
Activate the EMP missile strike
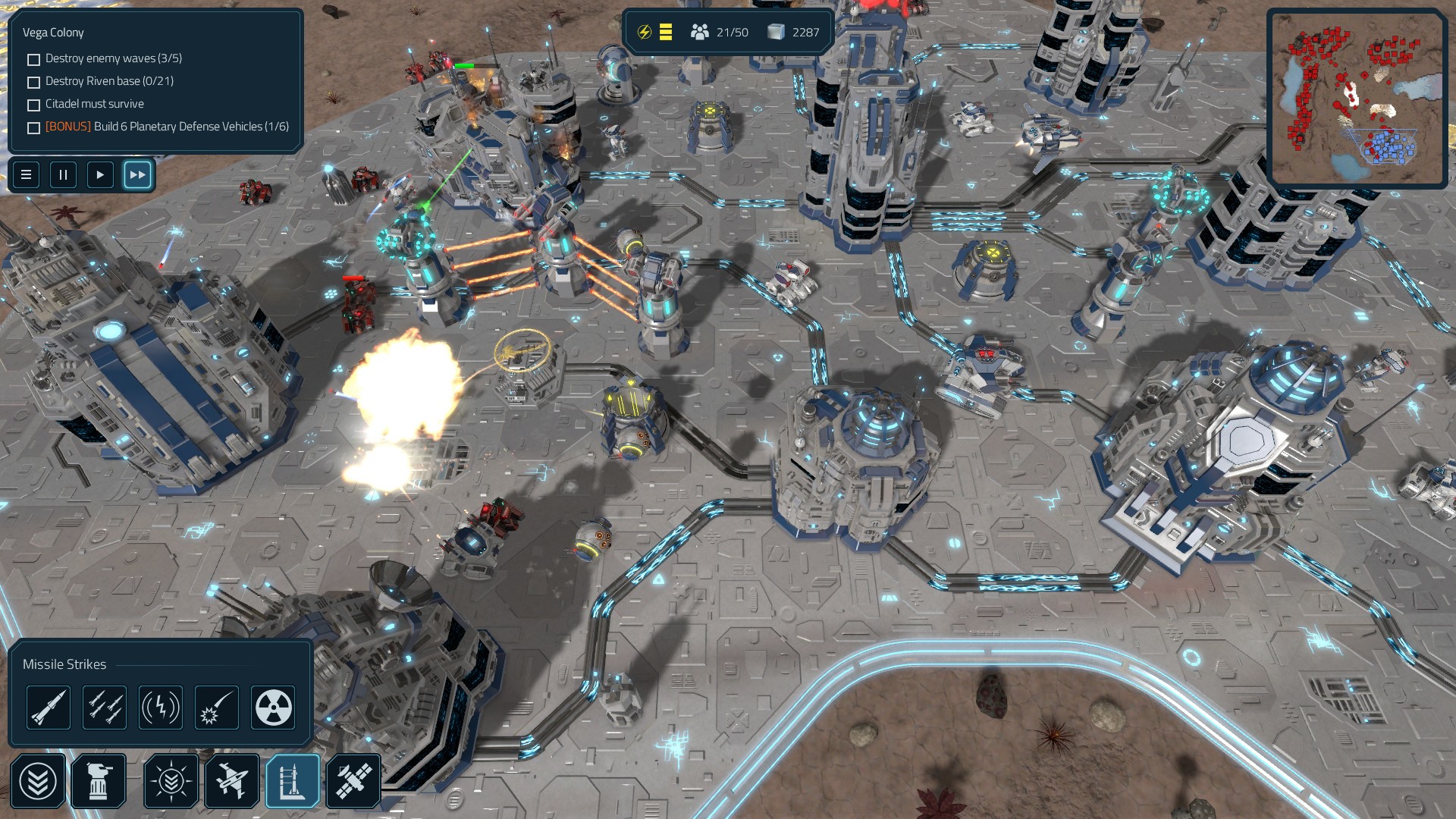[x=161, y=707]
